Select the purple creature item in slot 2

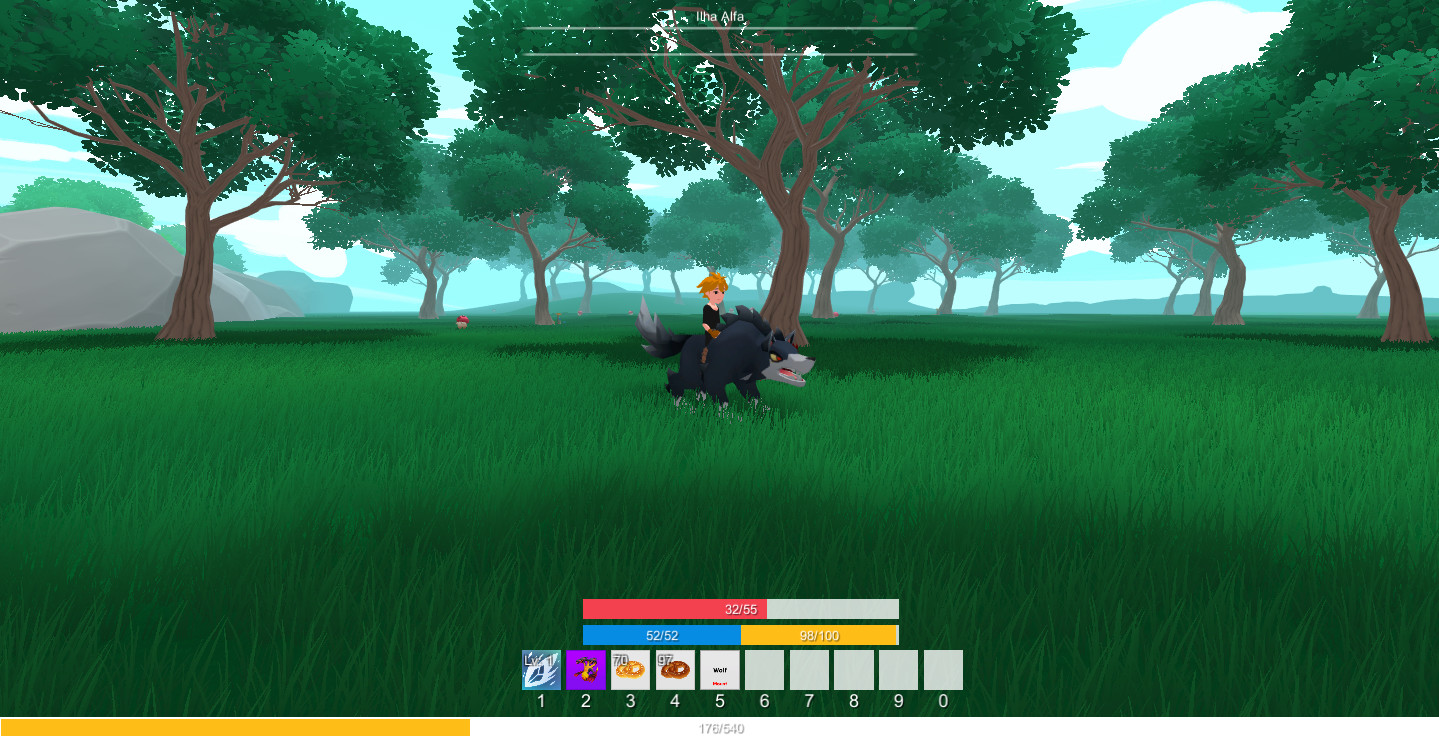click(586, 670)
